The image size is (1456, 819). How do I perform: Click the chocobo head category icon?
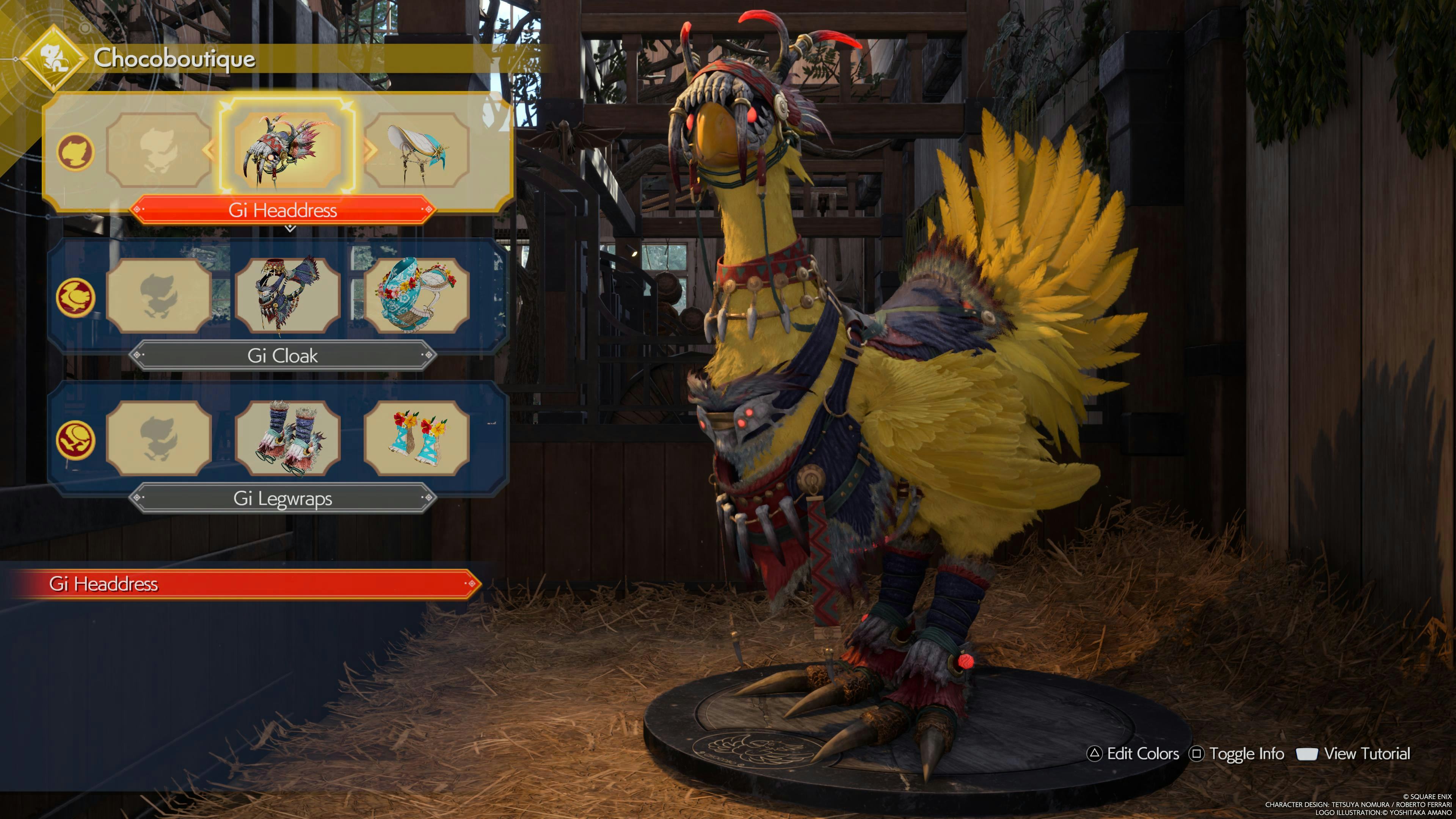pos(75,152)
